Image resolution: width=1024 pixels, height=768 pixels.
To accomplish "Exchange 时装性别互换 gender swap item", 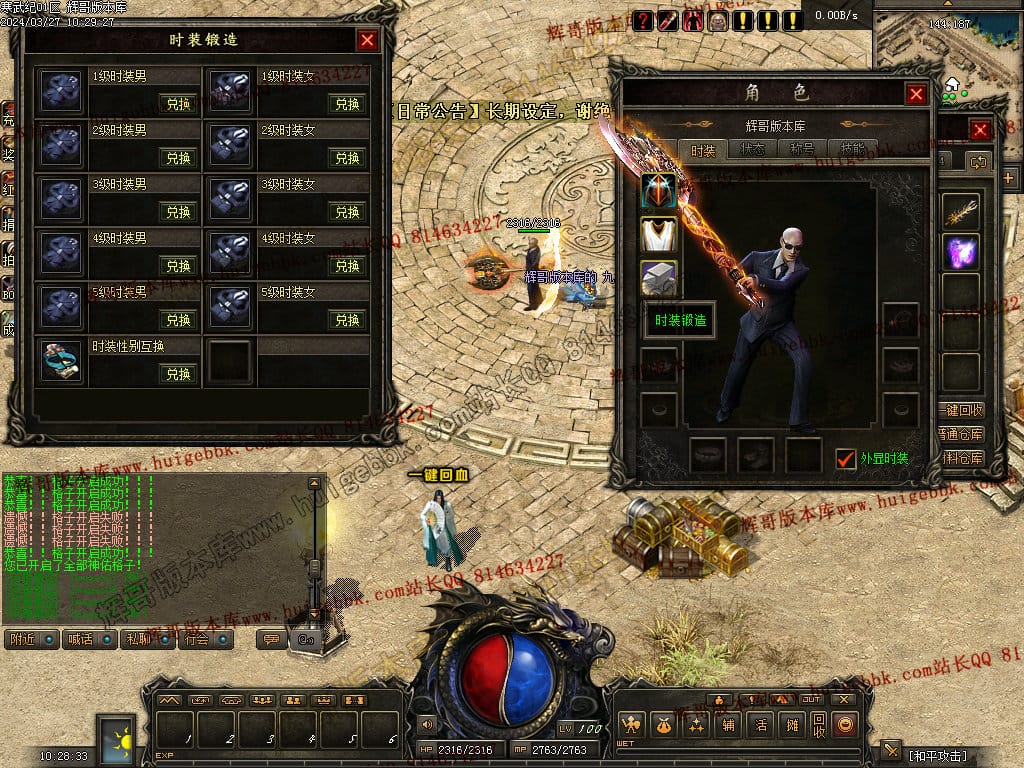I will pos(178,374).
